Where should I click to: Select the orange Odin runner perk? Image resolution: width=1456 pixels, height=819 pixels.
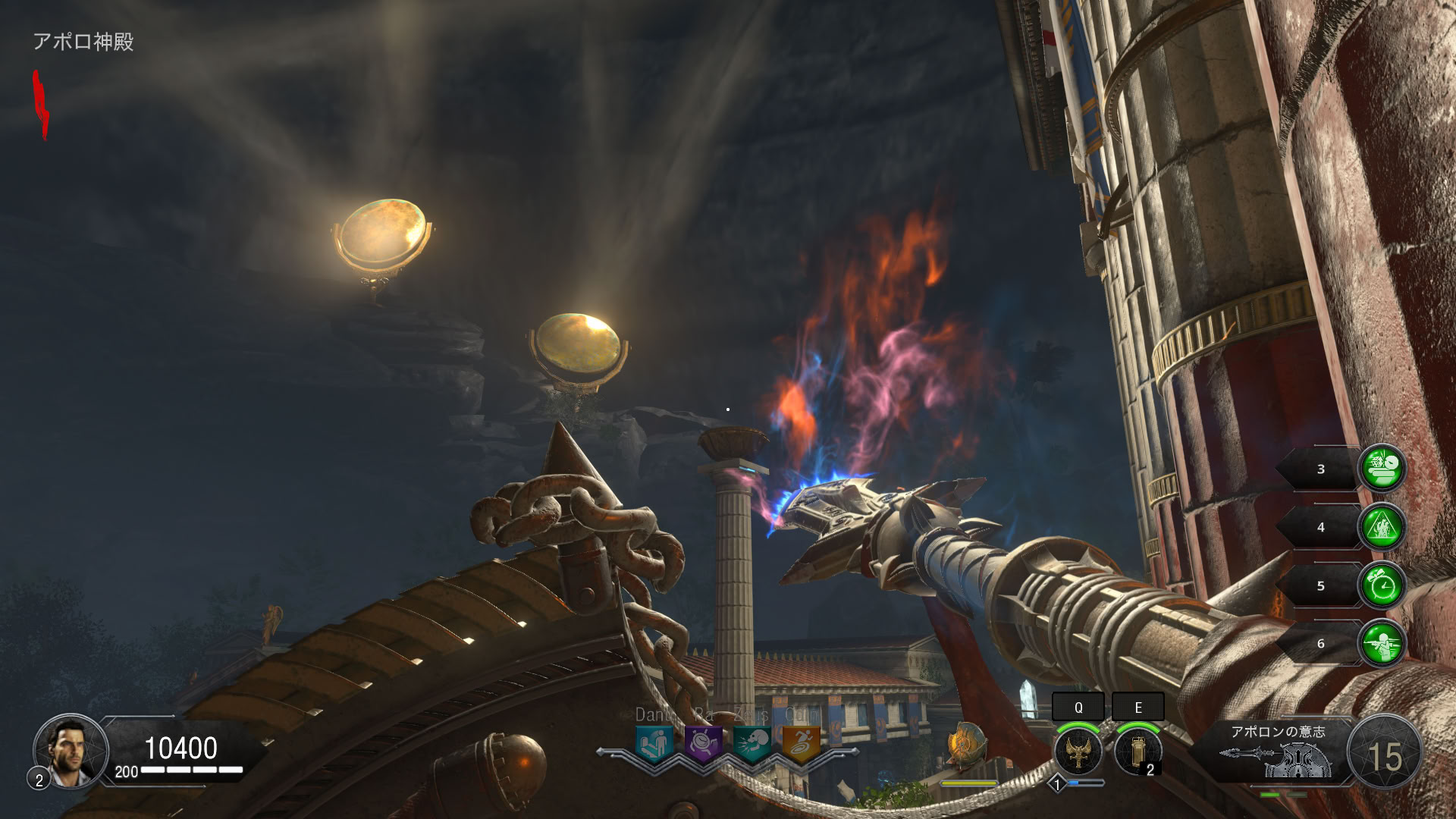tap(801, 744)
